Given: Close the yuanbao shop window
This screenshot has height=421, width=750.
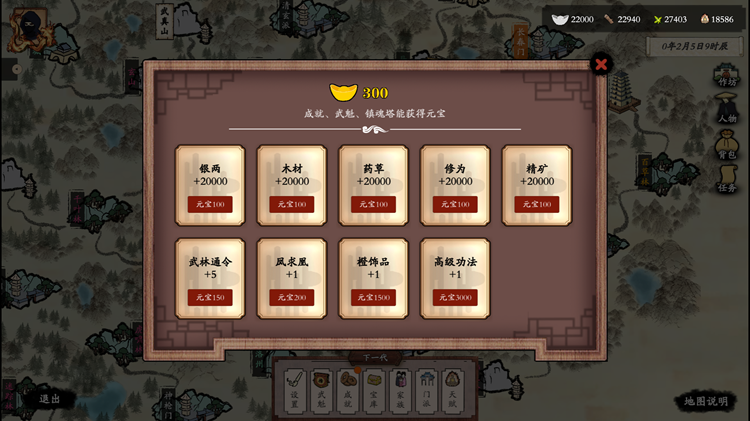Looking at the screenshot, I should click(x=601, y=65).
